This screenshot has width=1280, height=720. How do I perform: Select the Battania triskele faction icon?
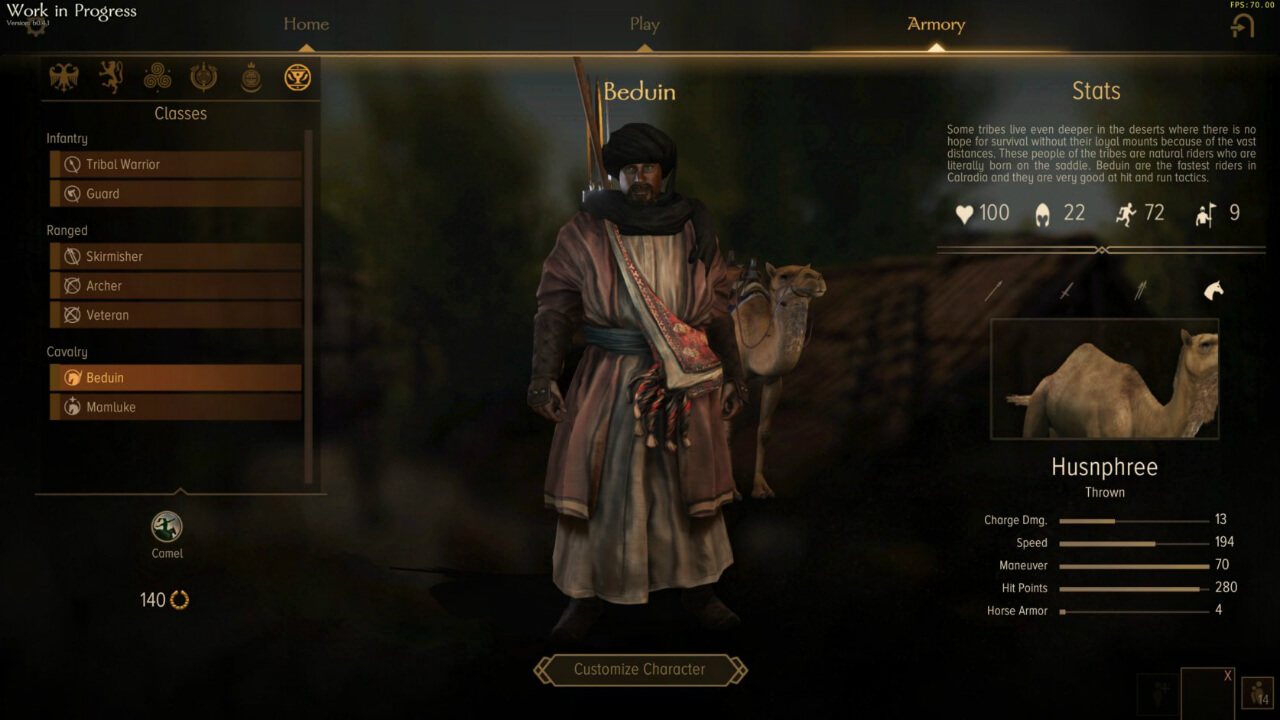[157, 77]
